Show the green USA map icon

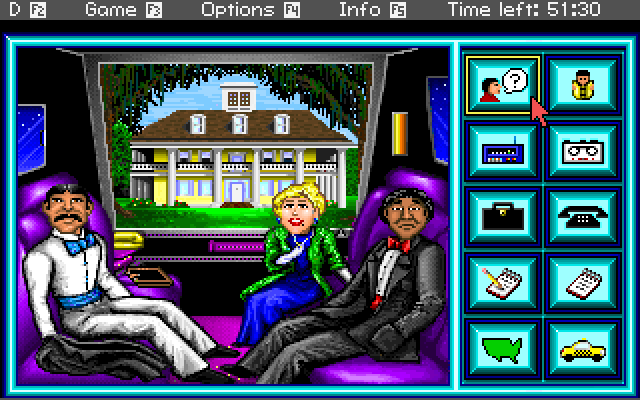(503, 346)
